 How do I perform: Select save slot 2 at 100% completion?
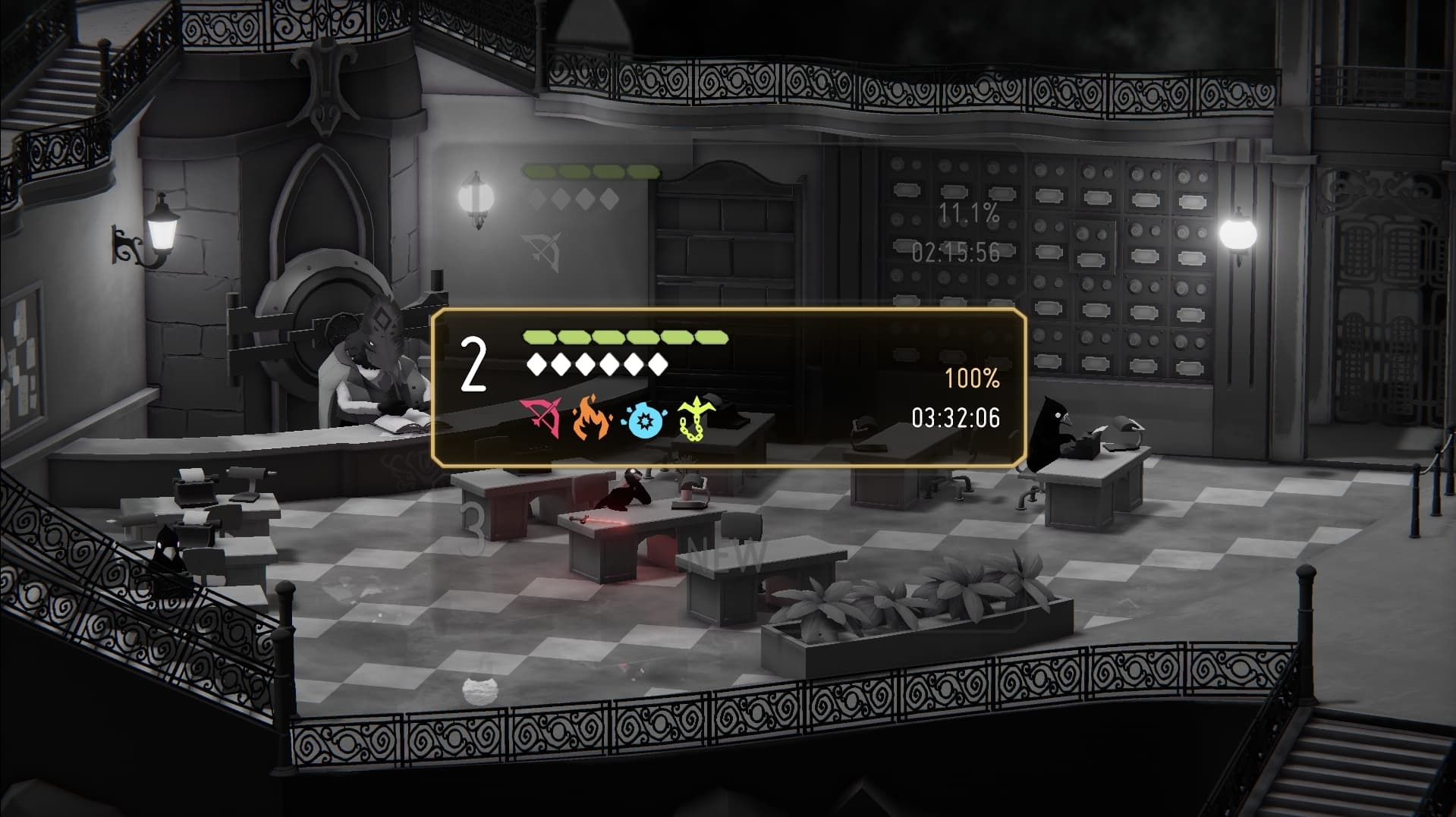[x=728, y=387]
